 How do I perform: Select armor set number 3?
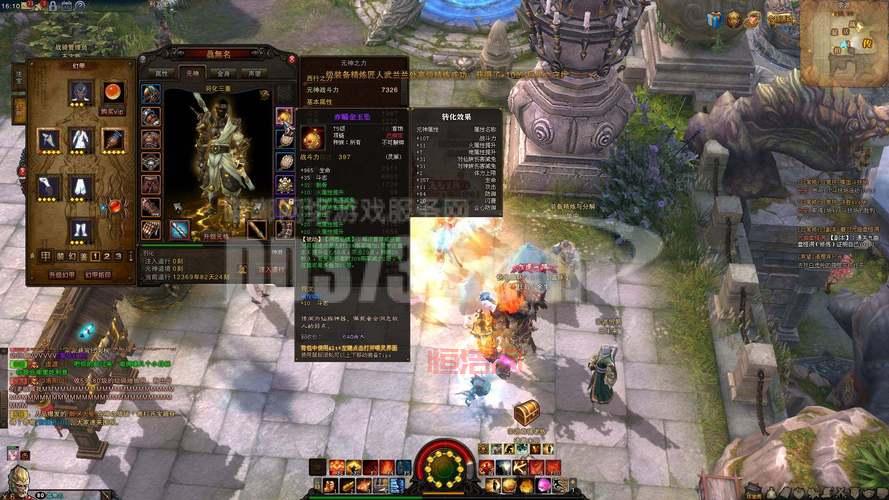tap(119, 256)
